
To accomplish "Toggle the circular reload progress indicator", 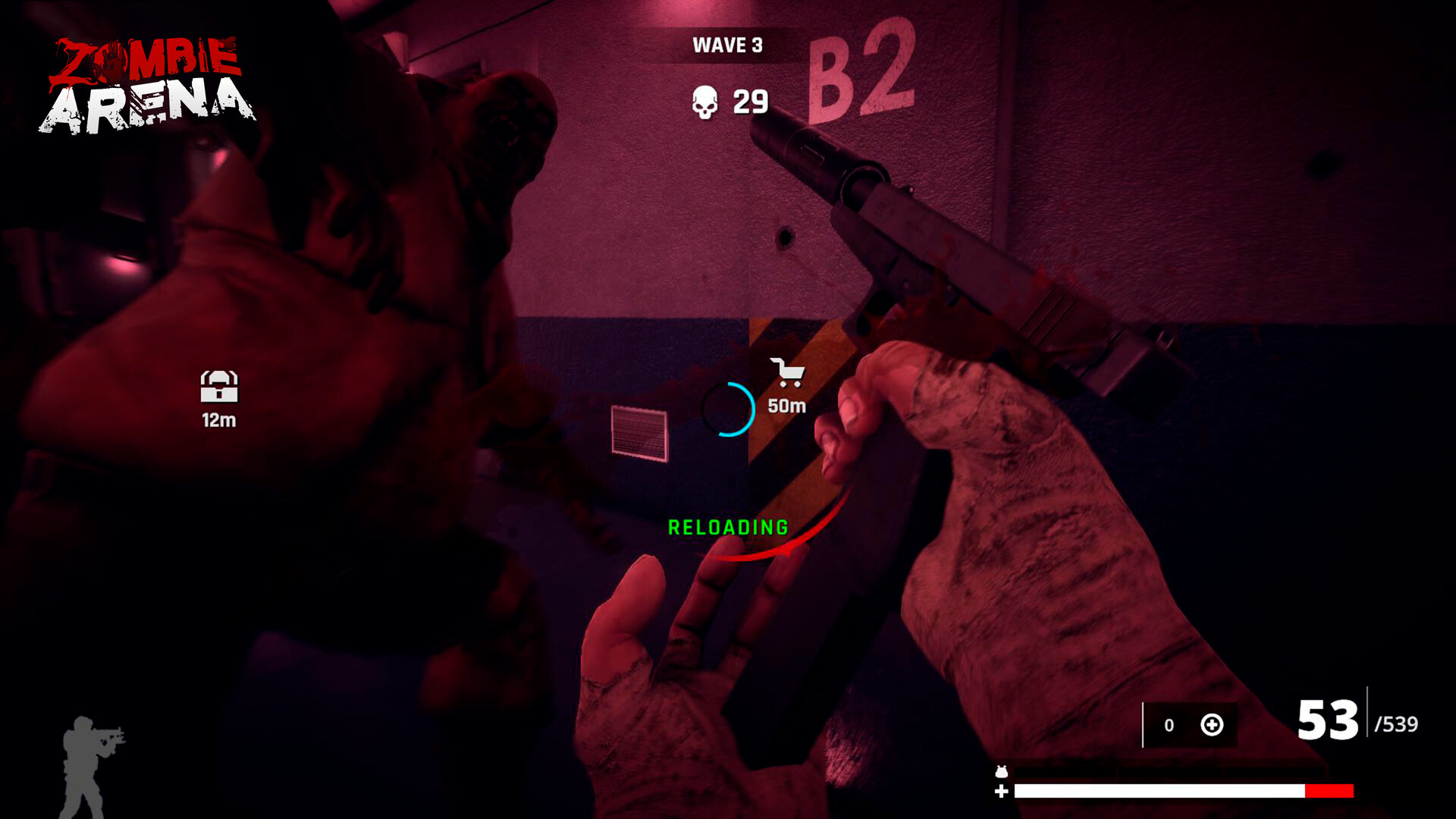I will click(x=730, y=409).
